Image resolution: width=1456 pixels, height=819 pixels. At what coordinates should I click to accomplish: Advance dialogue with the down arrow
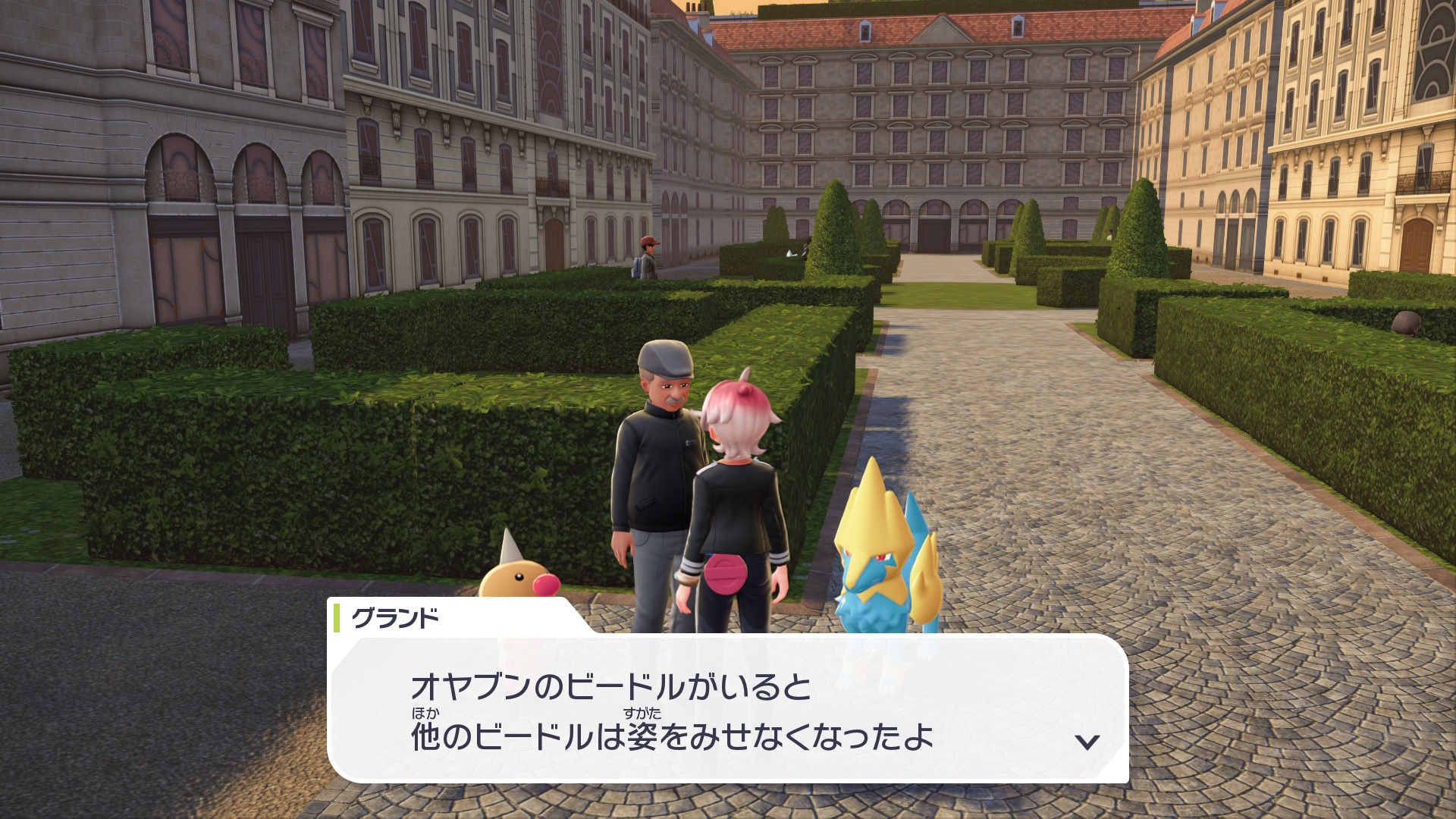tap(1087, 741)
